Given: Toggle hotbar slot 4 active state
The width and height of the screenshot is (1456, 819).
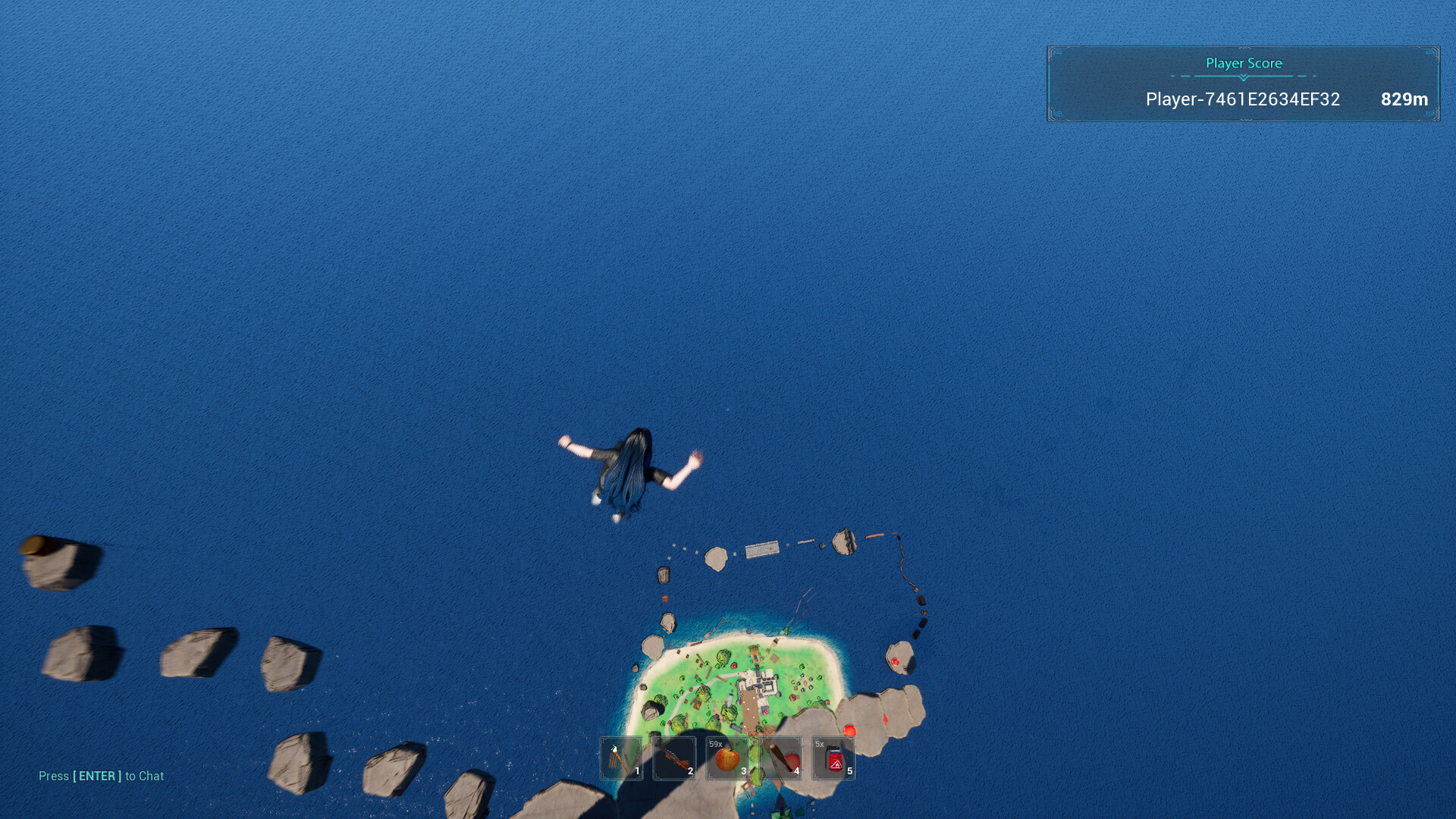Looking at the screenshot, I should click(779, 758).
